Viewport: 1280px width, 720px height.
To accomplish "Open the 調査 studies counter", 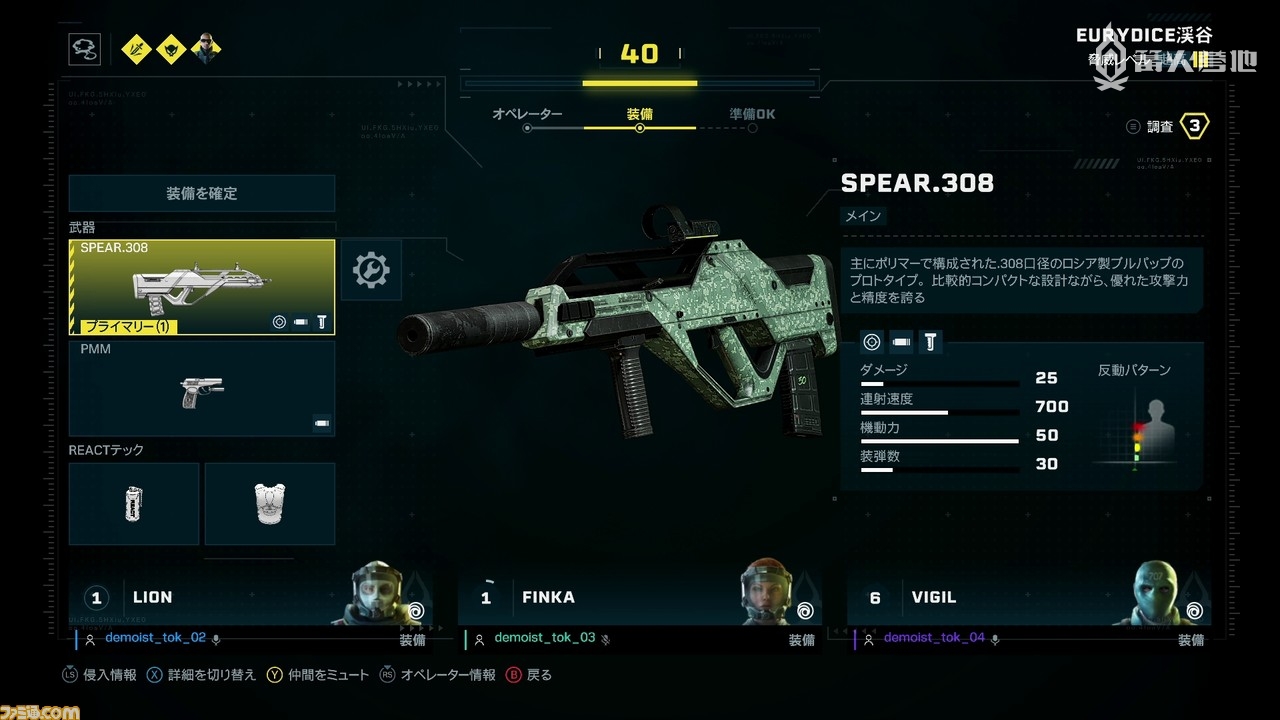I will pos(1168,126).
